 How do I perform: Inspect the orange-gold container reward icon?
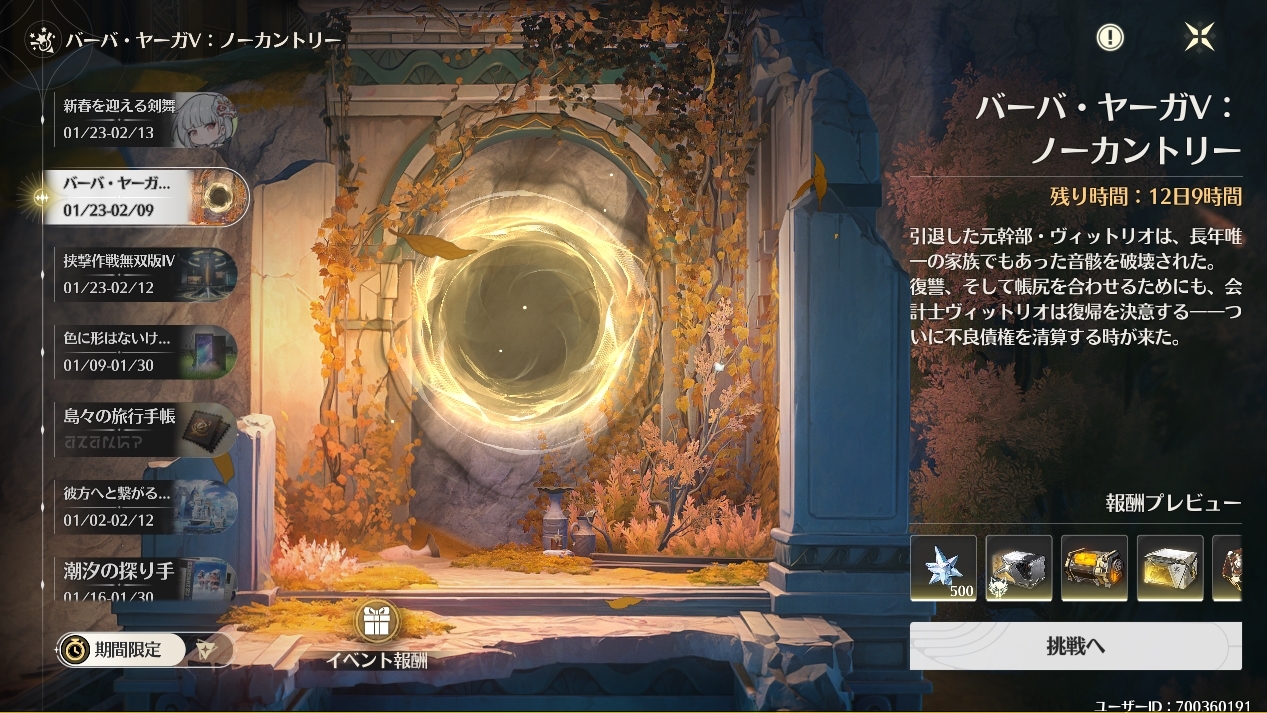1094,568
